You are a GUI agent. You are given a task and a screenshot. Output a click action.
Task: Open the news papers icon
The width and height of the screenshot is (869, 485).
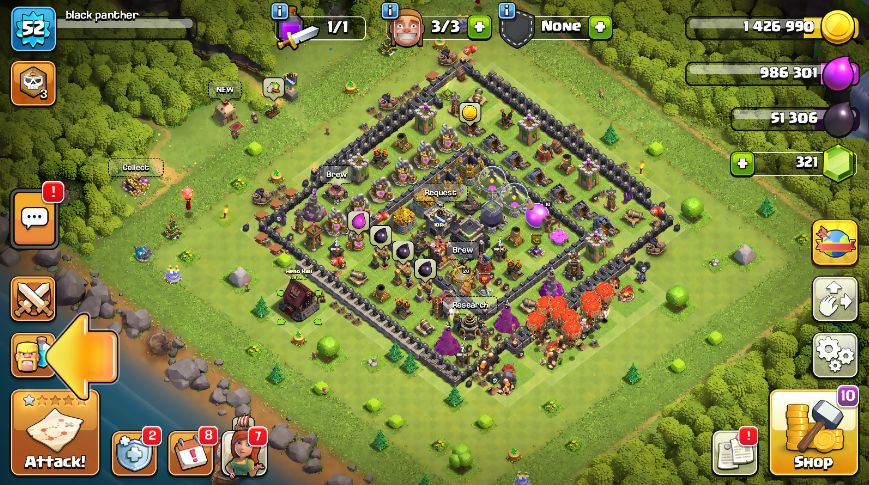tap(733, 453)
